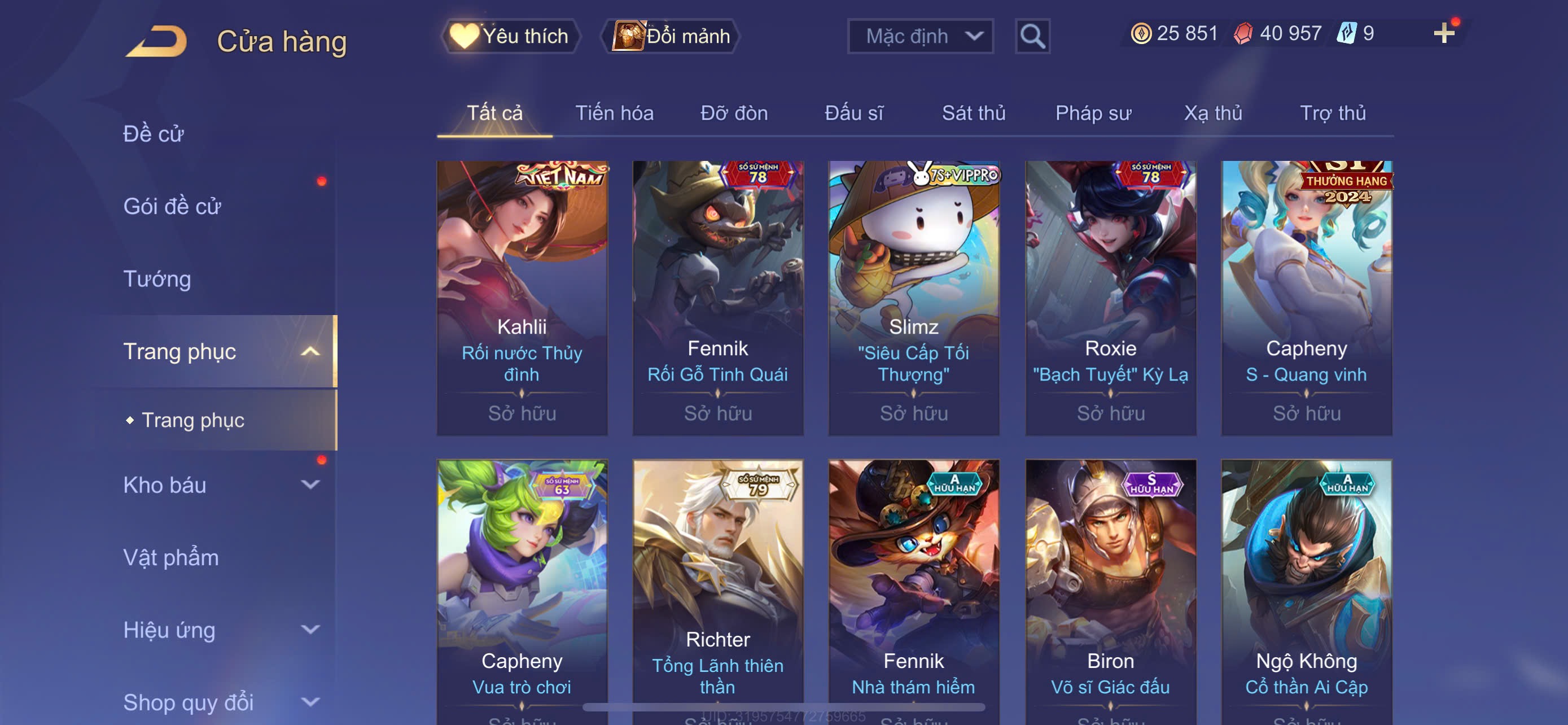The height and width of the screenshot is (725, 1568).
Task: Switch to the Đỡ đòn tab
Action: pos(733,113)
